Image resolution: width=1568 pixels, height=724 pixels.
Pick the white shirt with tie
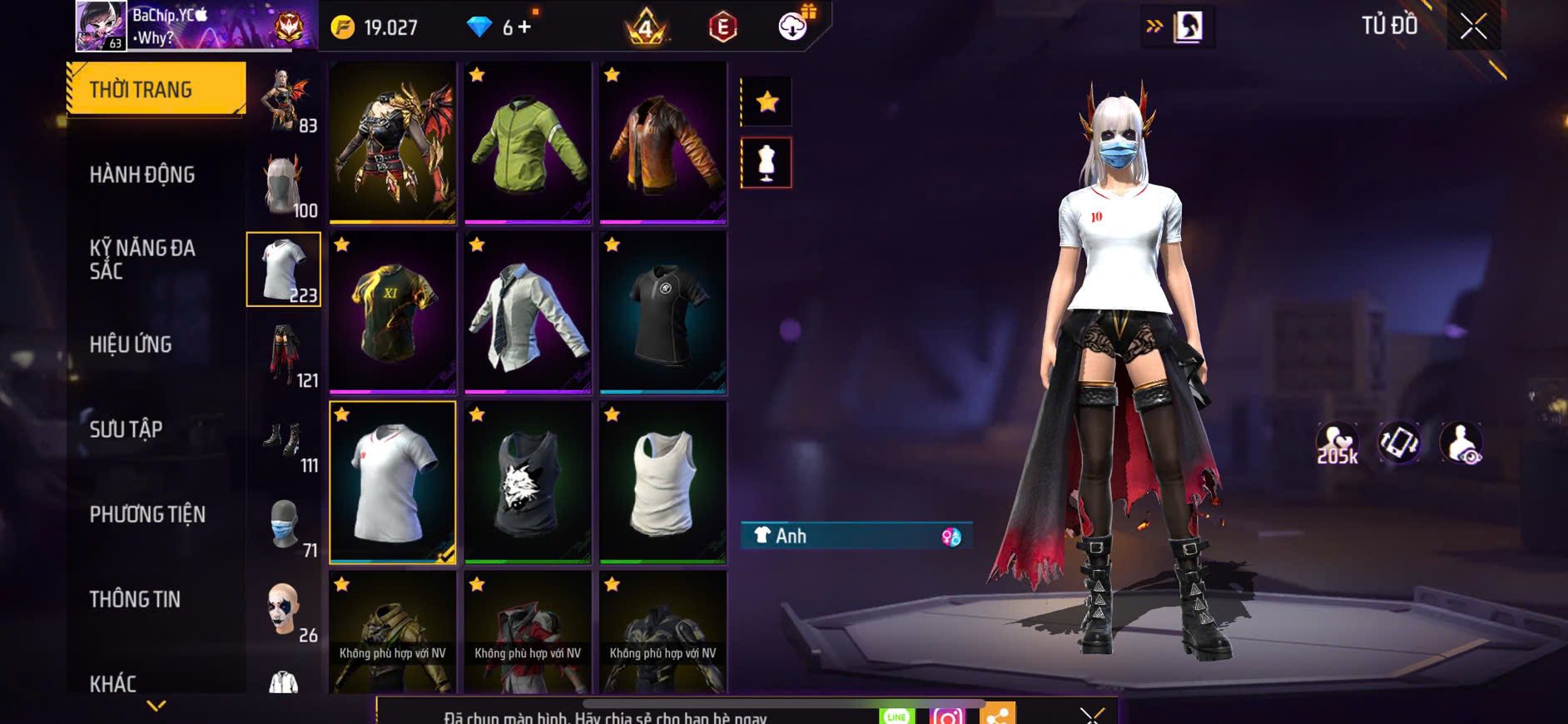click(x=528, y=313)
